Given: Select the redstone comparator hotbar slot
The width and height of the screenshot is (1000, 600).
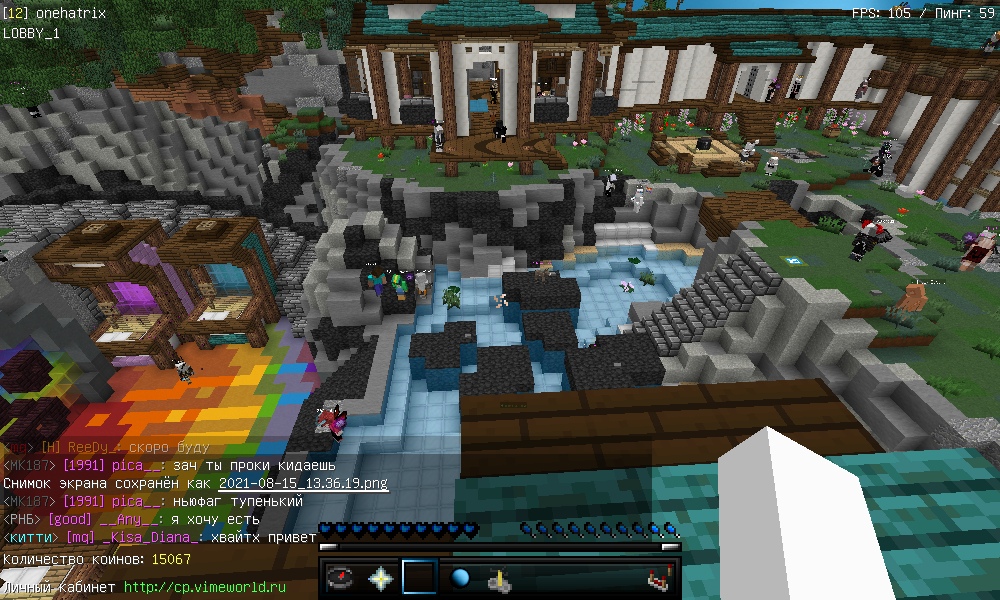Looking at the screenshot, I should pyautogui.click(x=657, y=578).
